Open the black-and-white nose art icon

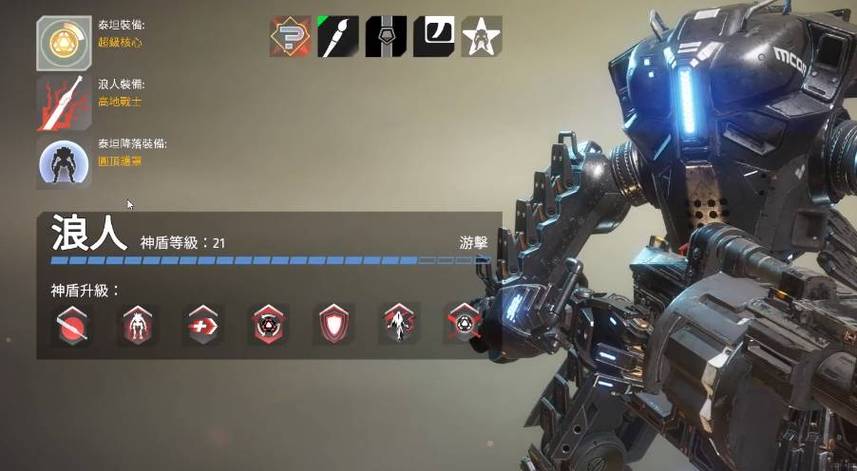point(434,36)
